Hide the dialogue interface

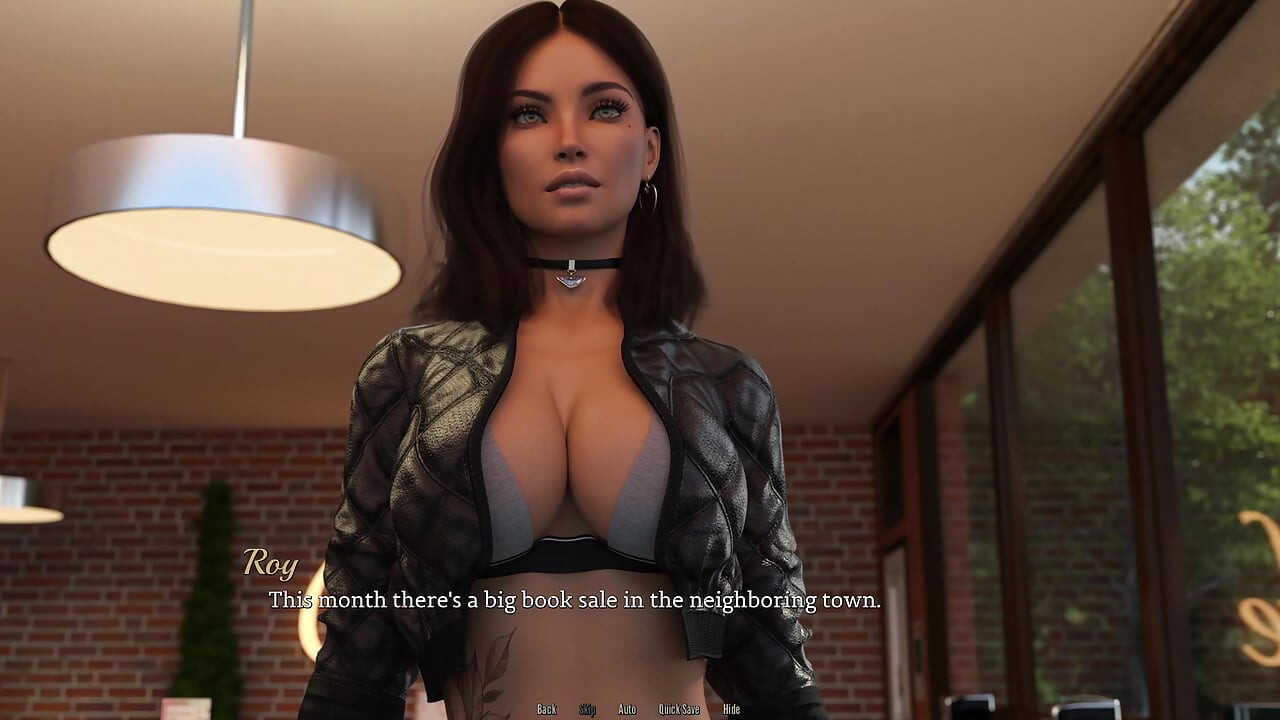point(731,709)
